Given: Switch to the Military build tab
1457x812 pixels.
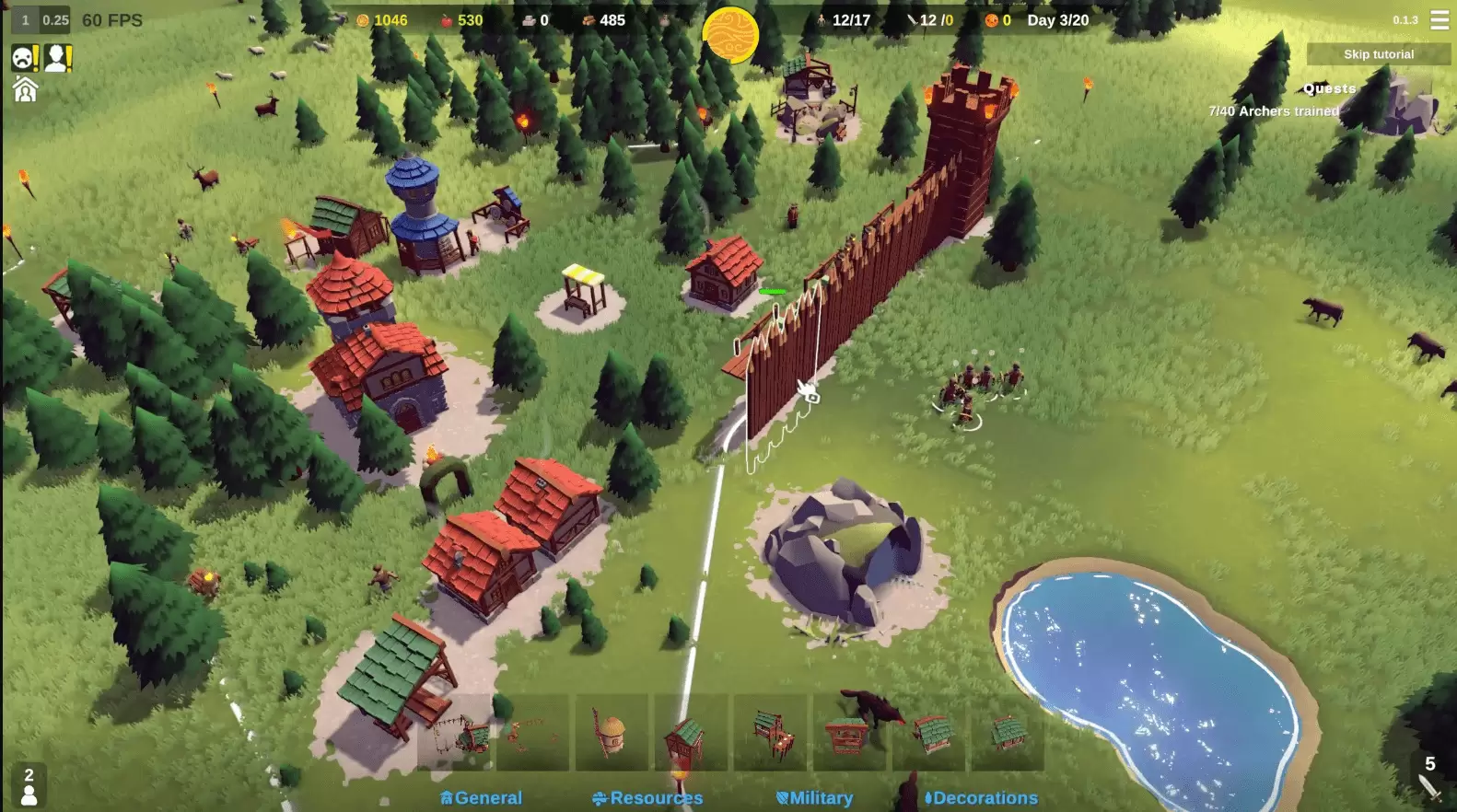Looking at the screenshot, I should click(816, 798).
